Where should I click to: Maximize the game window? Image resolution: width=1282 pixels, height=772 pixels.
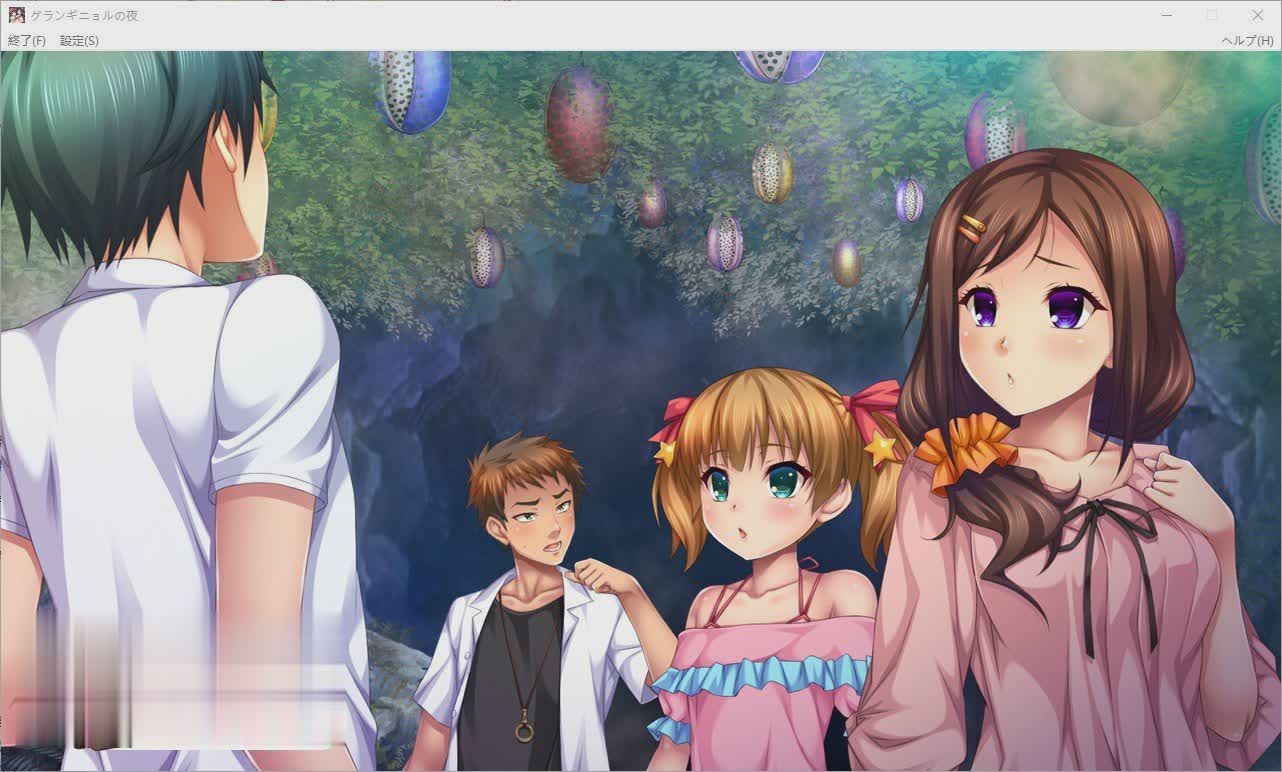[1209, 15]
